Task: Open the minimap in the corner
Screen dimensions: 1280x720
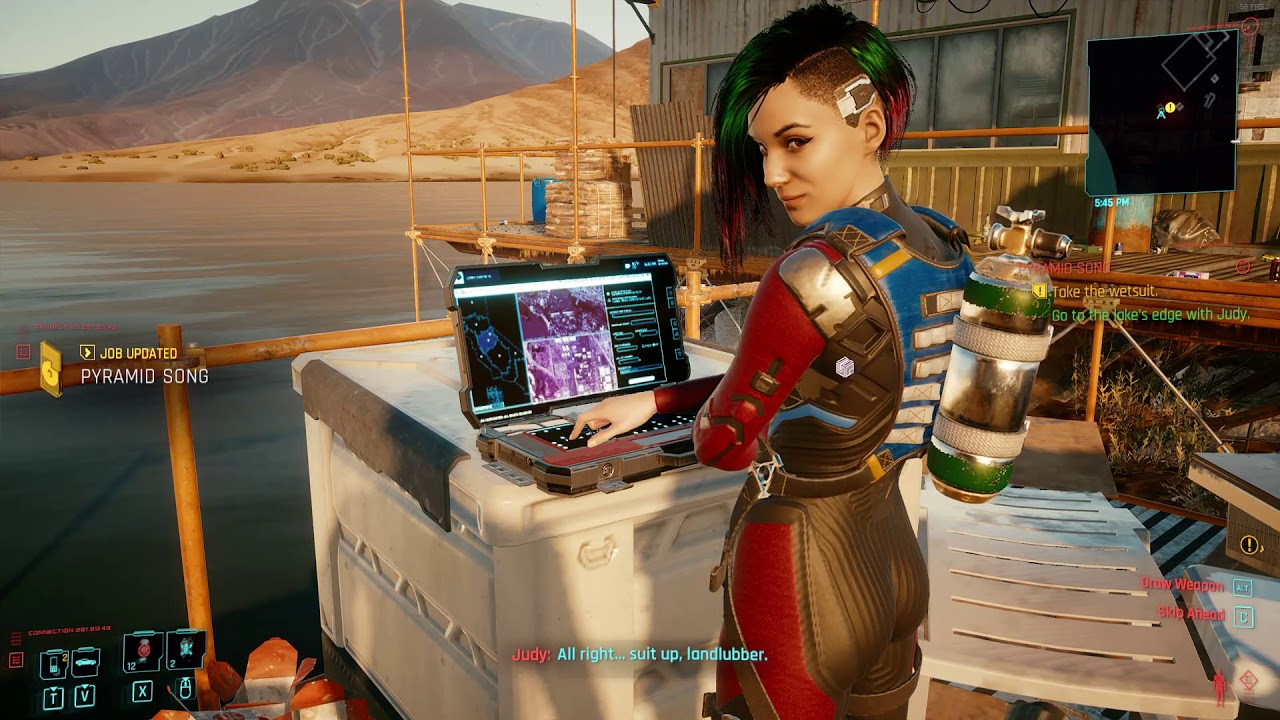Action: pos(1161,115)
